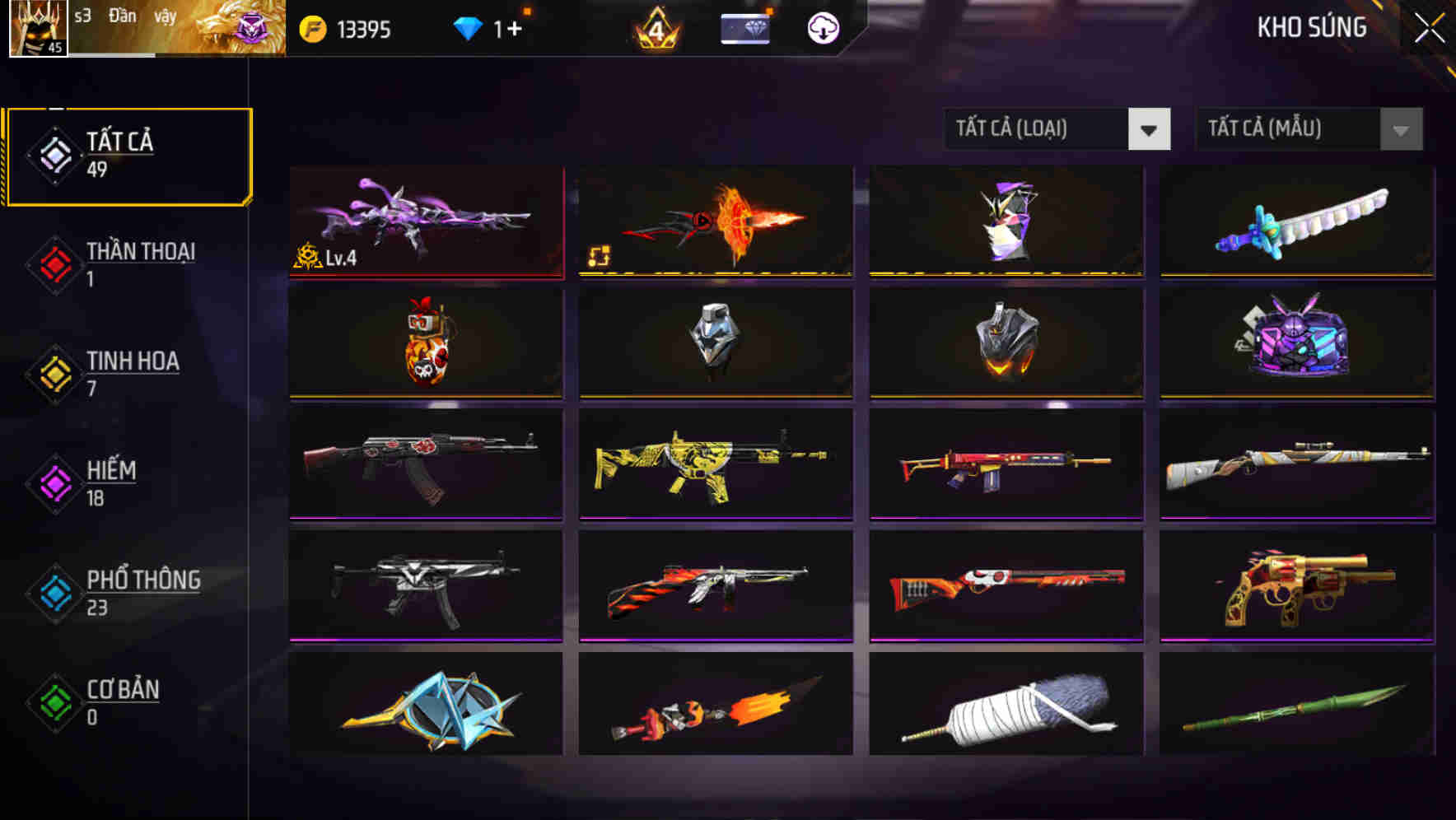This screenshot has height=820, width=1456.
Task: Click the diamonds icon to top up
Action: pyautogui.click(x=469, y=27)
